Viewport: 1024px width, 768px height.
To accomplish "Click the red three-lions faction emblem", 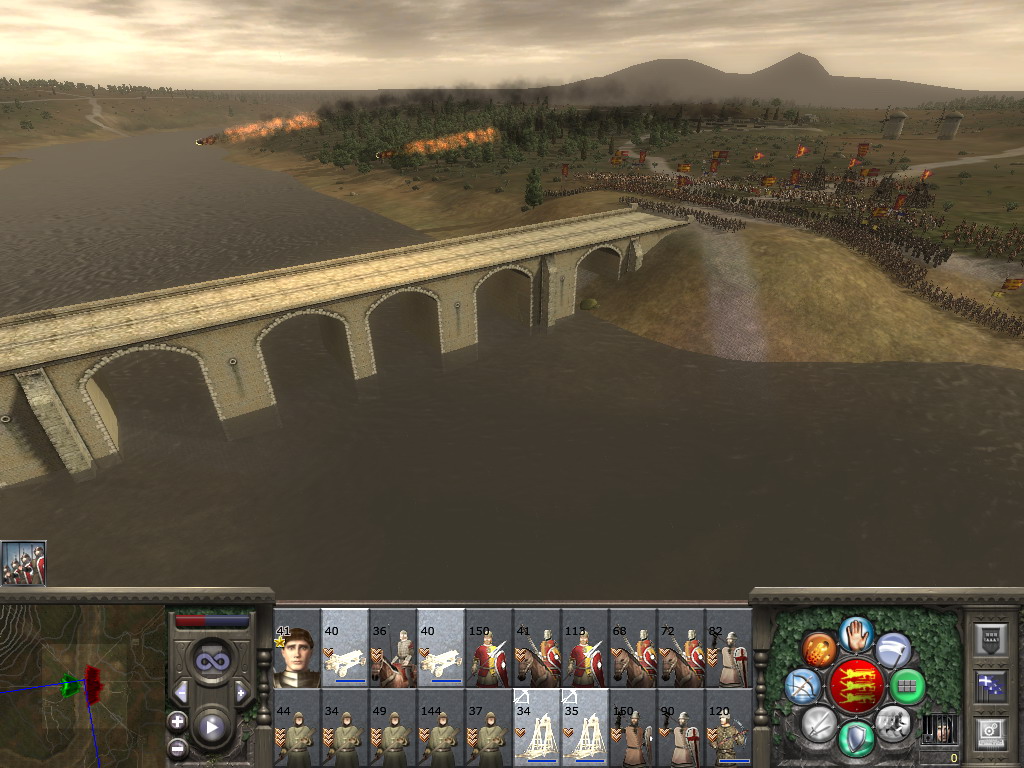I will point(856,685).
